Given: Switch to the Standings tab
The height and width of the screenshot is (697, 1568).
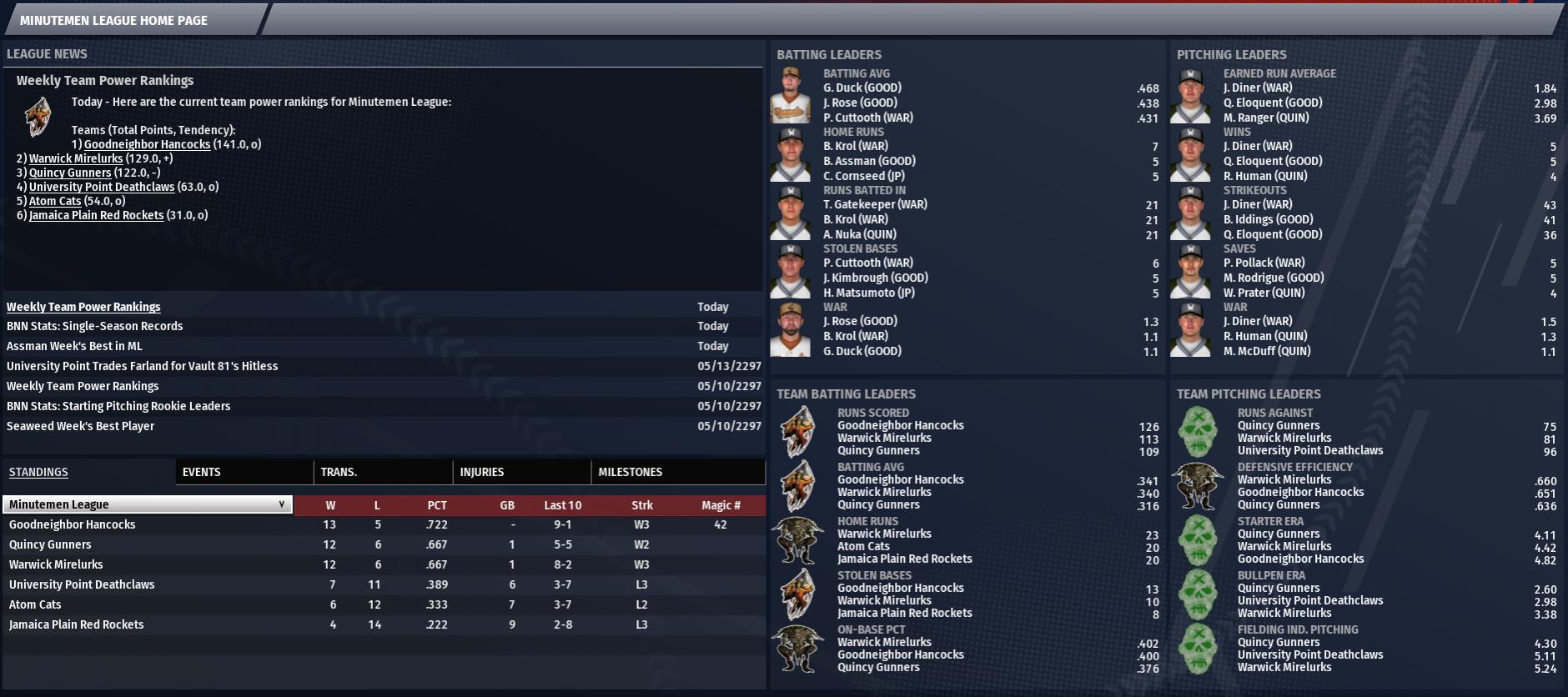Looking at the screenshot, I should click(38, 472).
